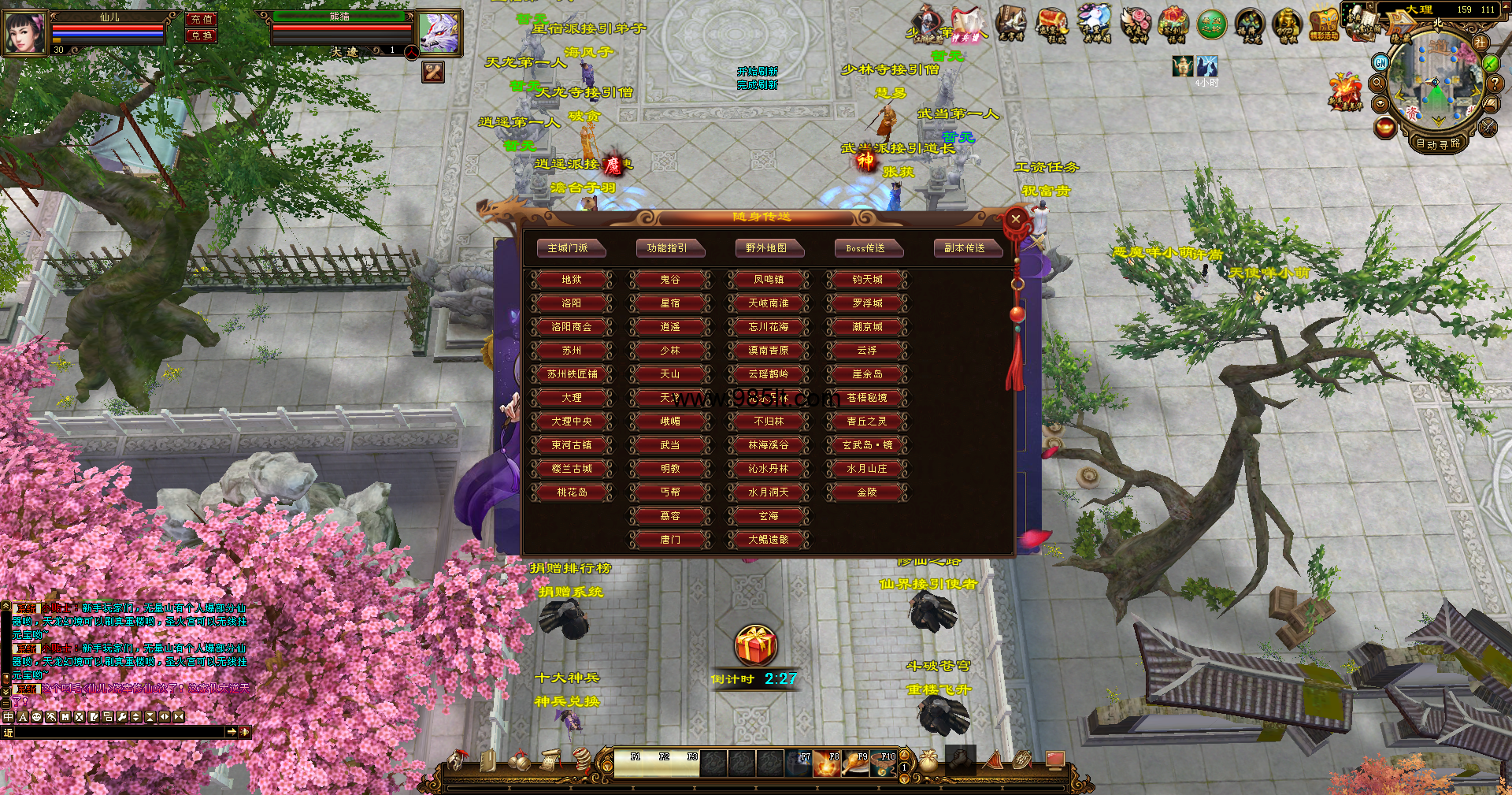Choose the 苏州铁匠铺 destination

click(572, 374)
